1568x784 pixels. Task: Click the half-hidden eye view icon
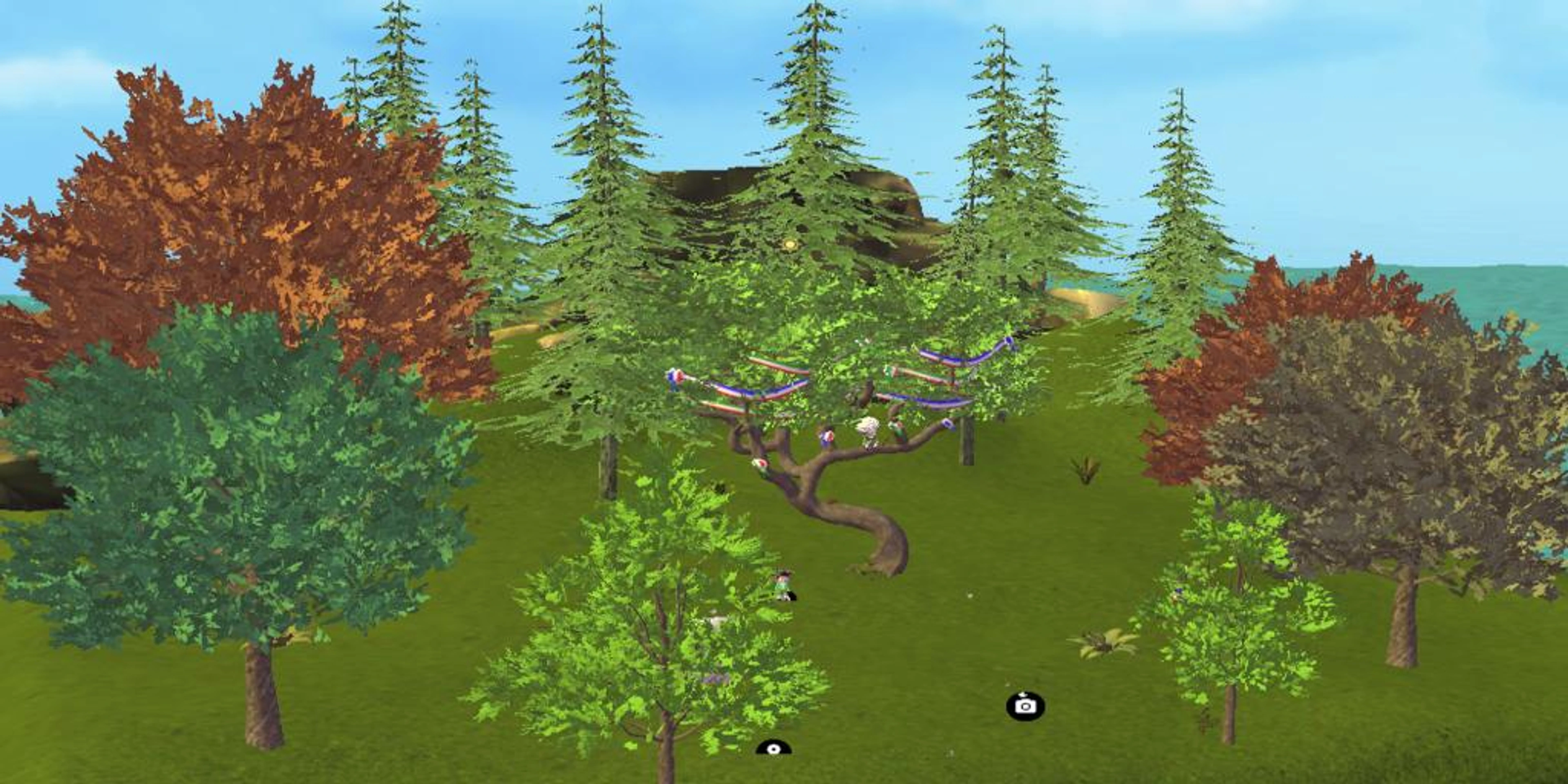pyautogui.click(x=773, y=748)
